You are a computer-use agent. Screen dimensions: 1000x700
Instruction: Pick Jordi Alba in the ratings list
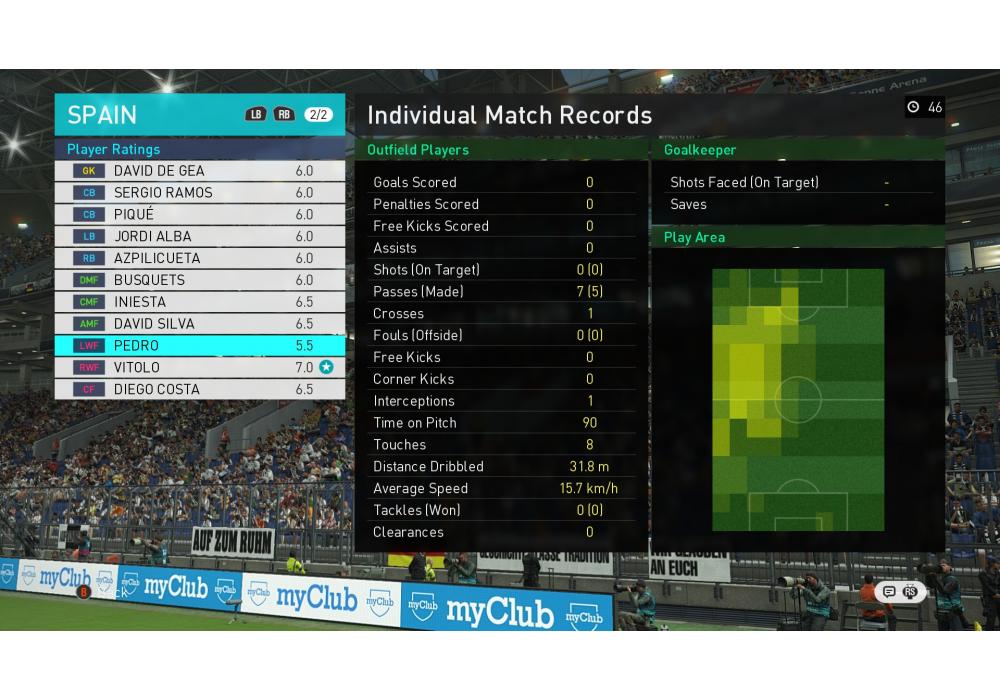[200, 237]
